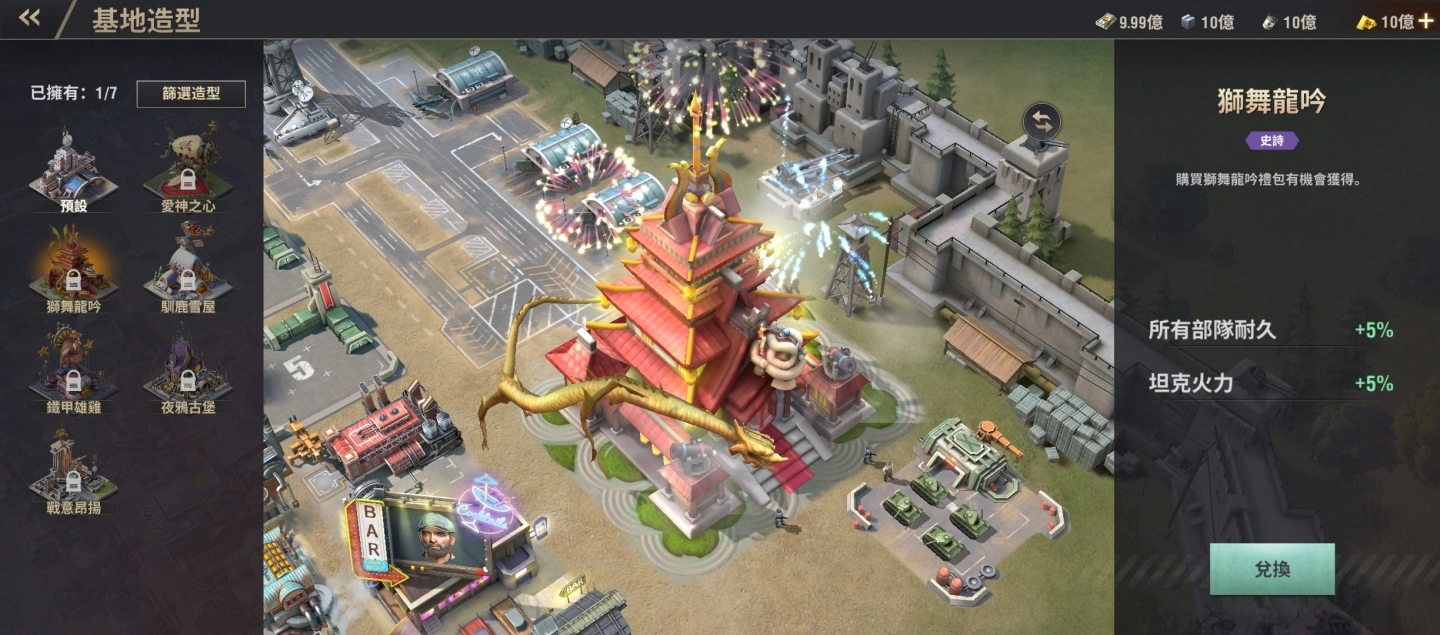Screen dimensions: 1440x635
Task: Select the 獅舞龍吟 base skin
Action: [74, 268]
